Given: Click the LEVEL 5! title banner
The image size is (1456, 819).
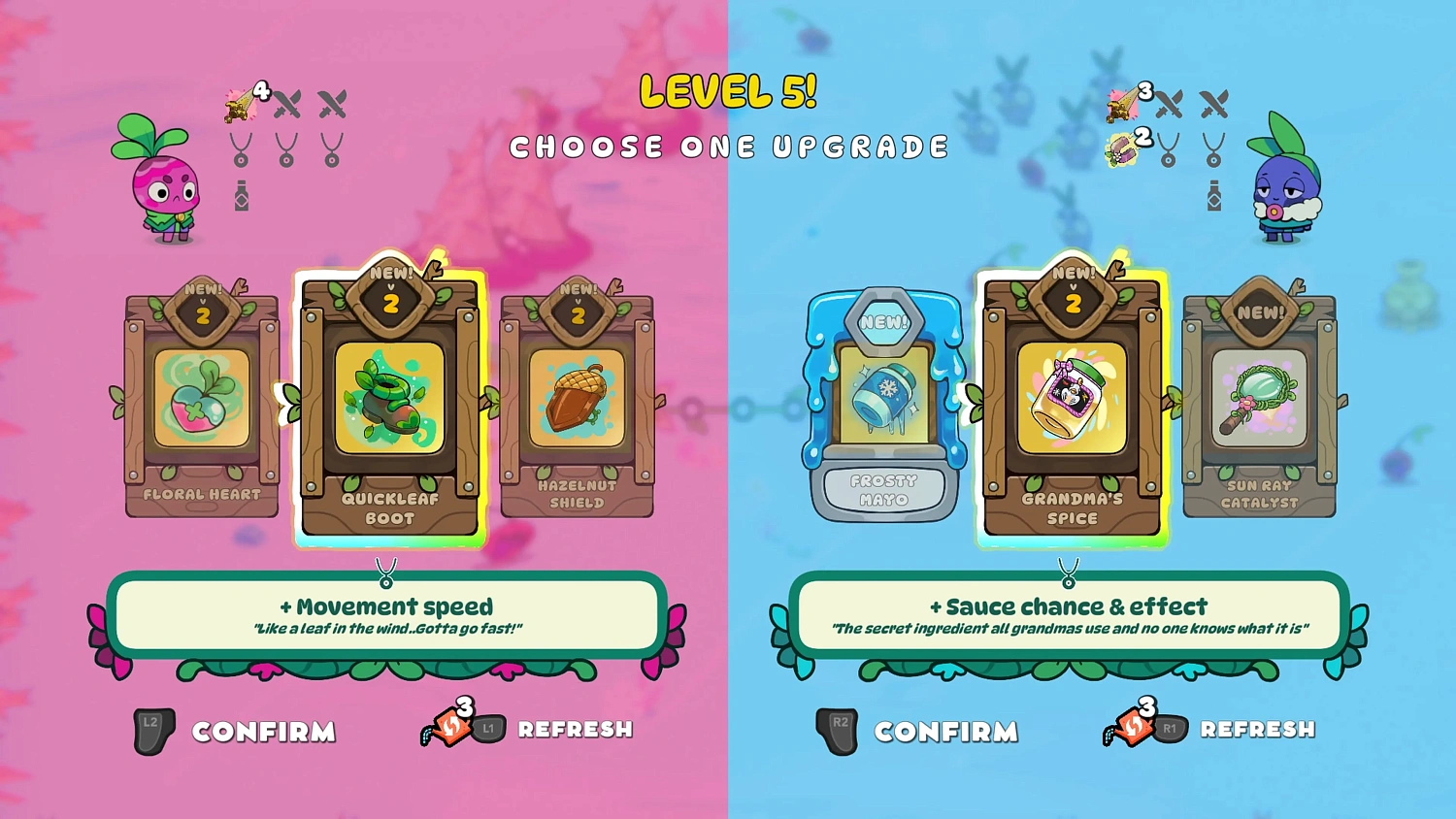Looking at the screenshot, I should point(728,93).
